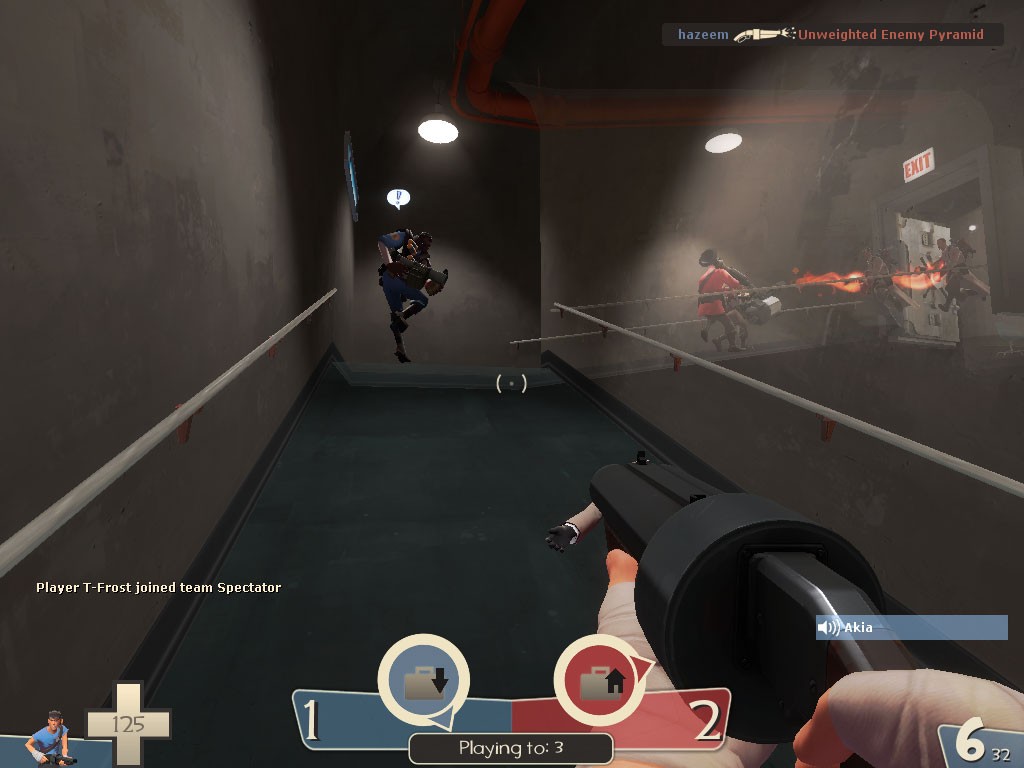Click the blue team intelligence briefcase icon

(424, 681)
